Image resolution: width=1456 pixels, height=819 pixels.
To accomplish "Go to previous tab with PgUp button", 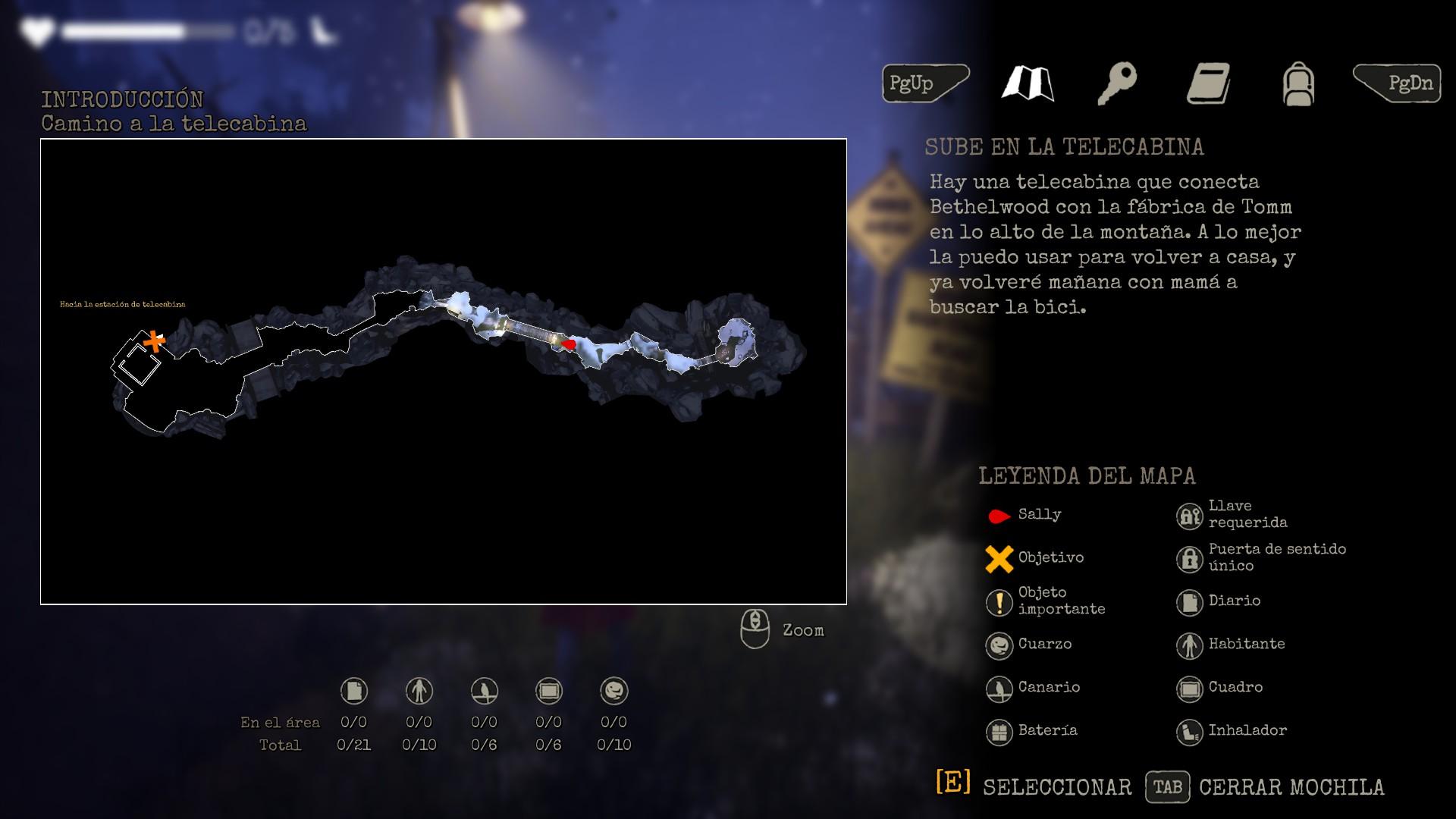I will (x=924, y=83).
